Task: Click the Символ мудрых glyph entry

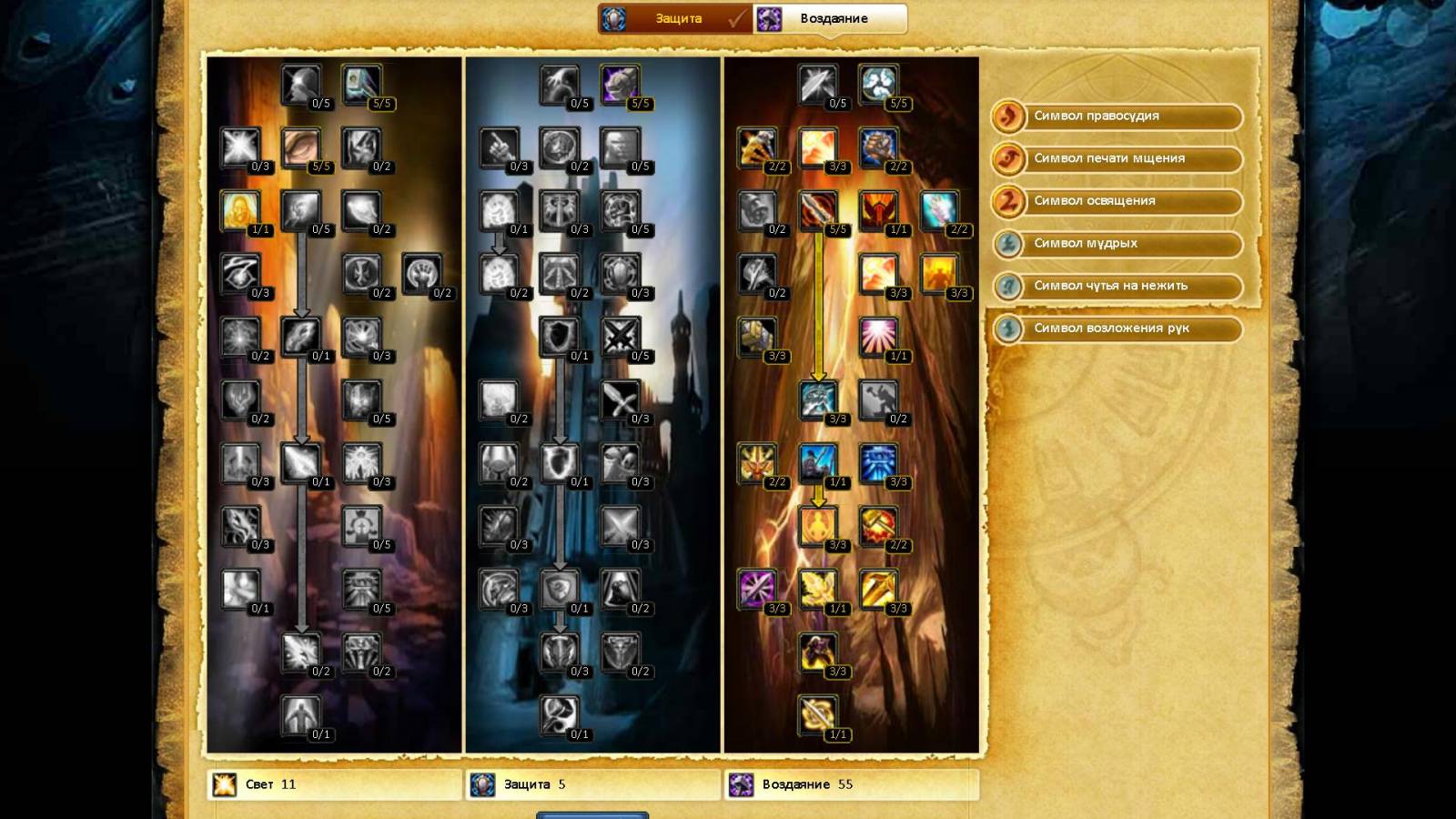Action: click(x=1117, y=244)
